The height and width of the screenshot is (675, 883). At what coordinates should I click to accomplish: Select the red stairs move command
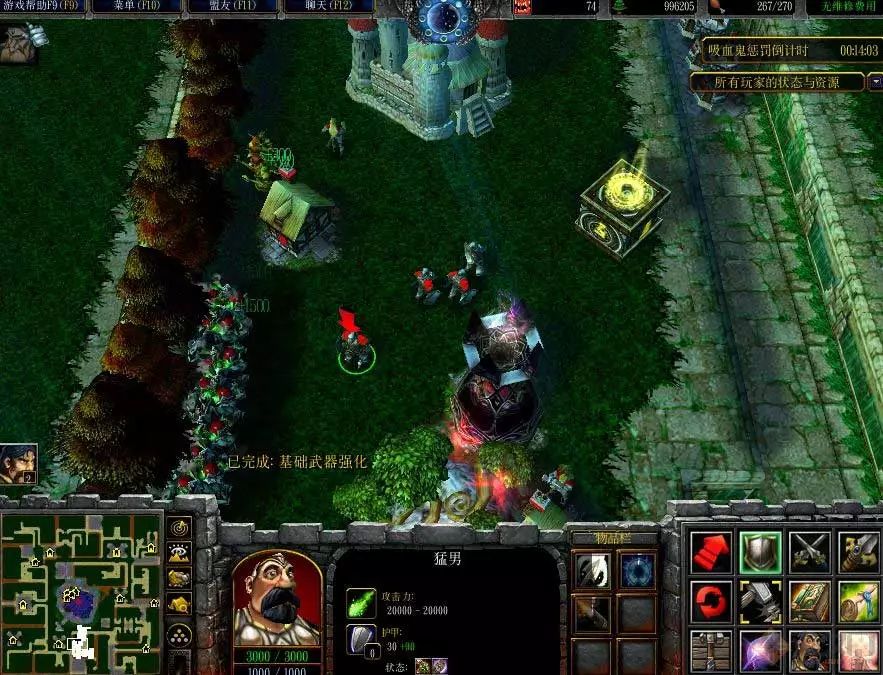[x=711, y=552]
